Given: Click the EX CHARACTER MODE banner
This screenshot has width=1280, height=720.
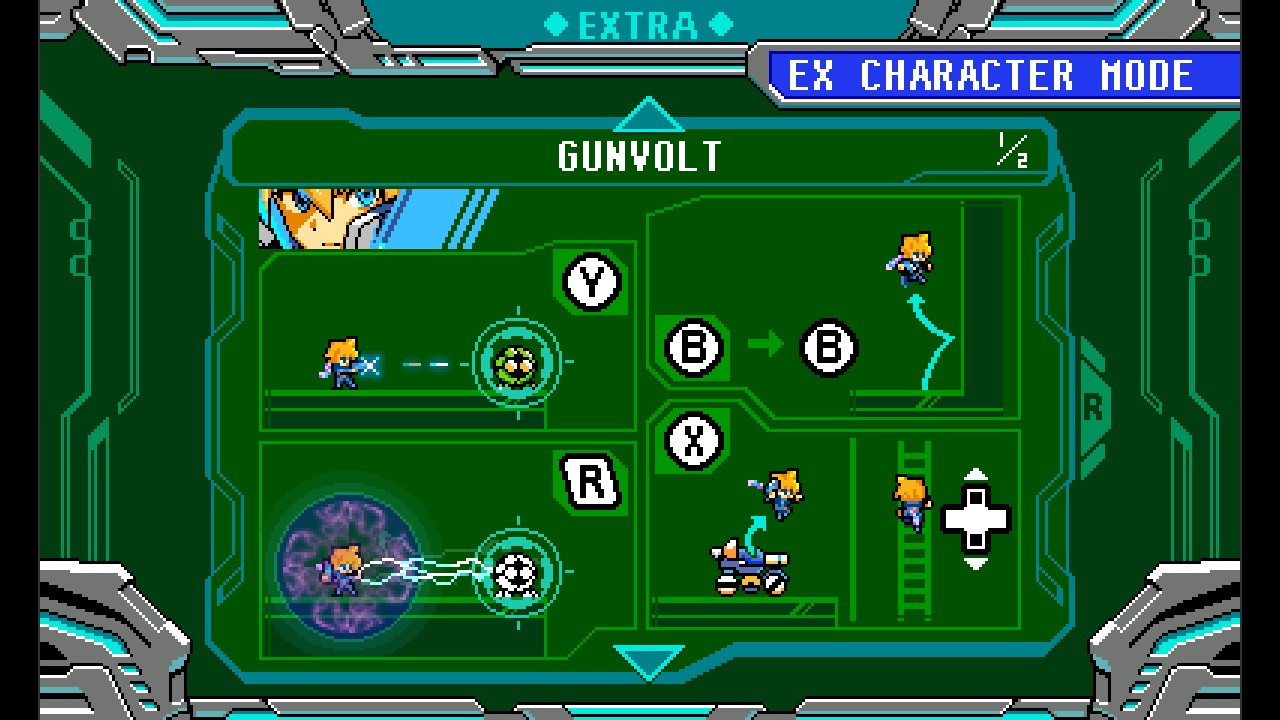Looking at the screenshot, I should coord(1000,74).
